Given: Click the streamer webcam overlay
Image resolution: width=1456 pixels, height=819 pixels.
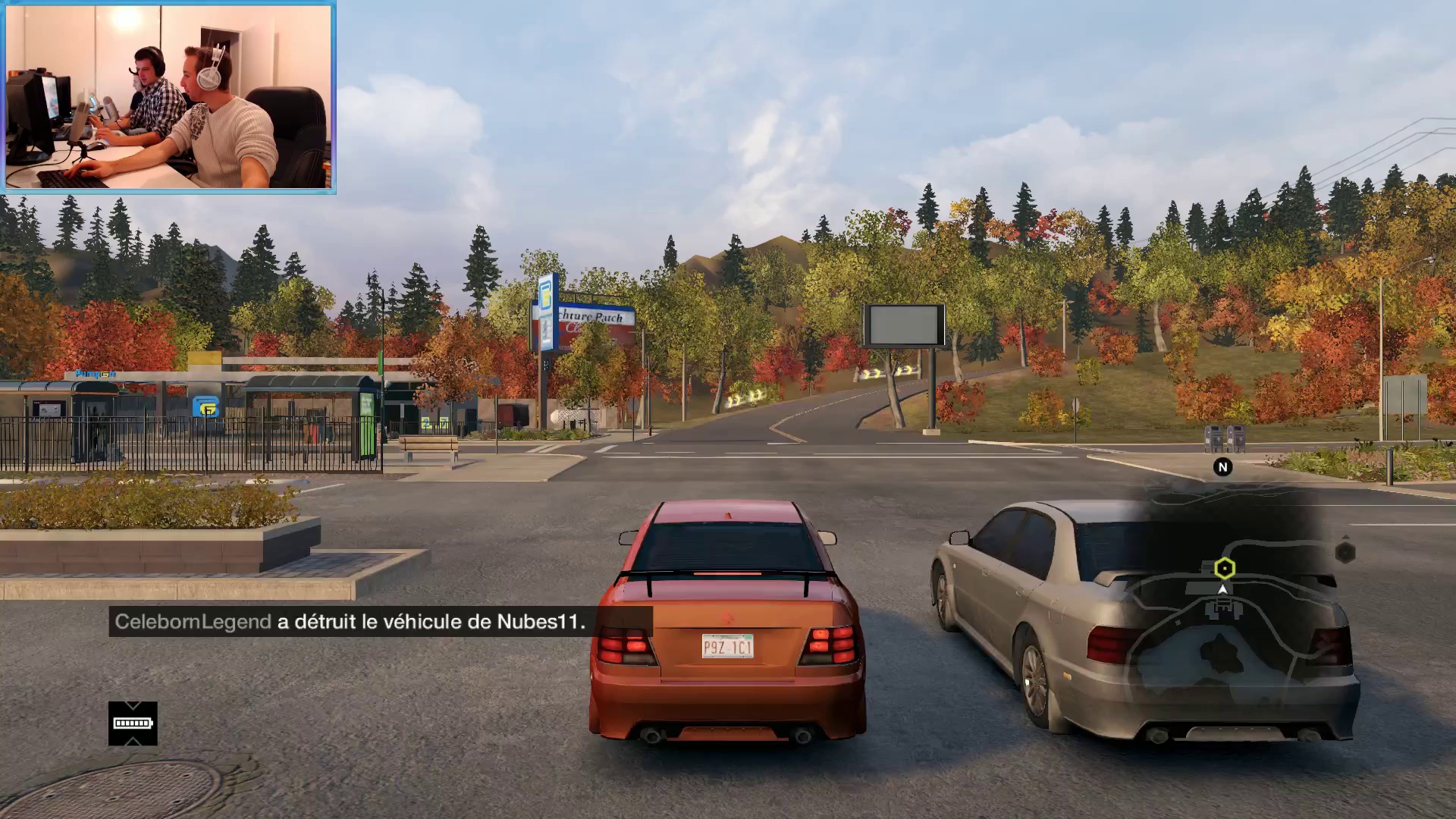Looking at the screenshot, I should pos(168,97).
